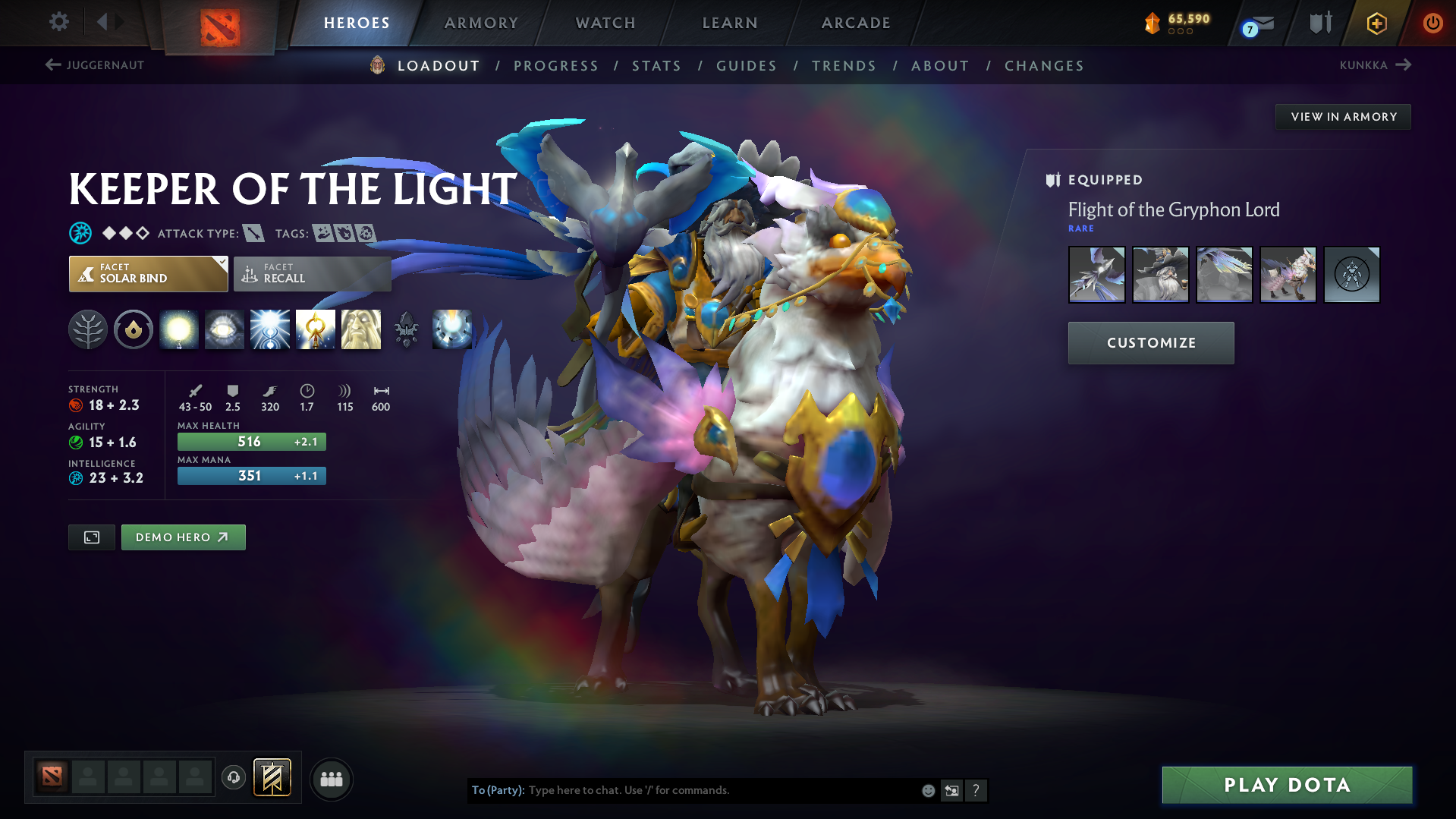Expand the Solar Bind facet dropdown
This screenshot has height=819, width=1456.
point(221,265)
